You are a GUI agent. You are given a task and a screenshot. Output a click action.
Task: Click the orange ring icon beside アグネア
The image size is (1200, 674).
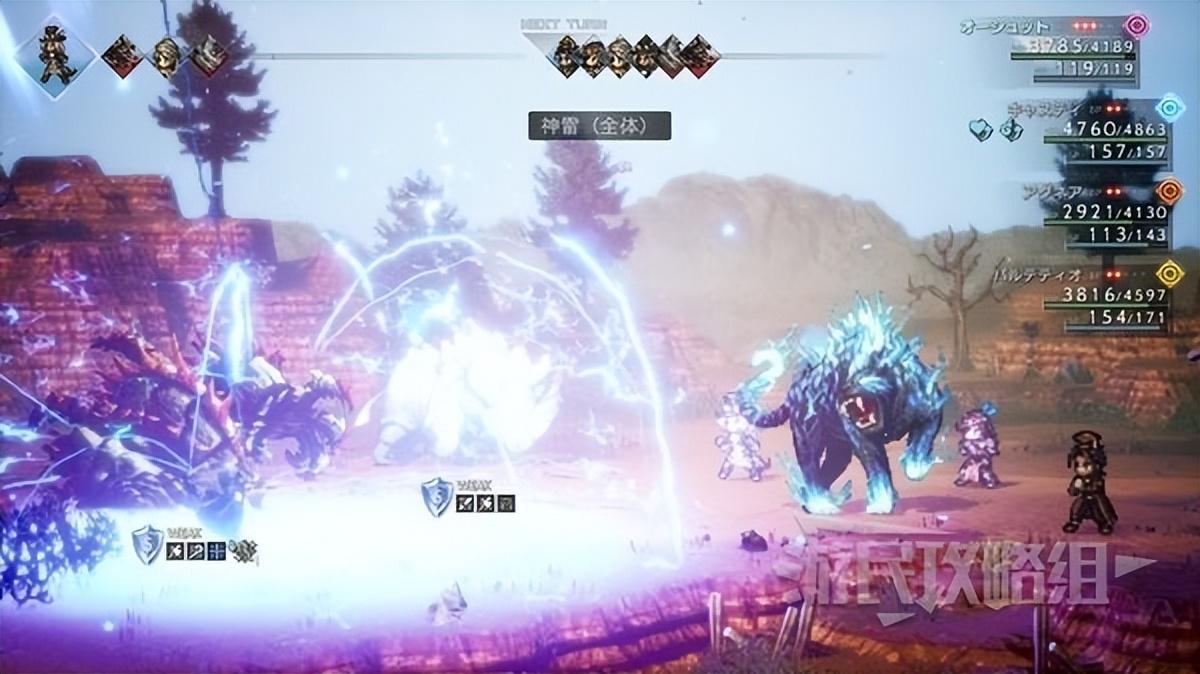pos(1167,191)
